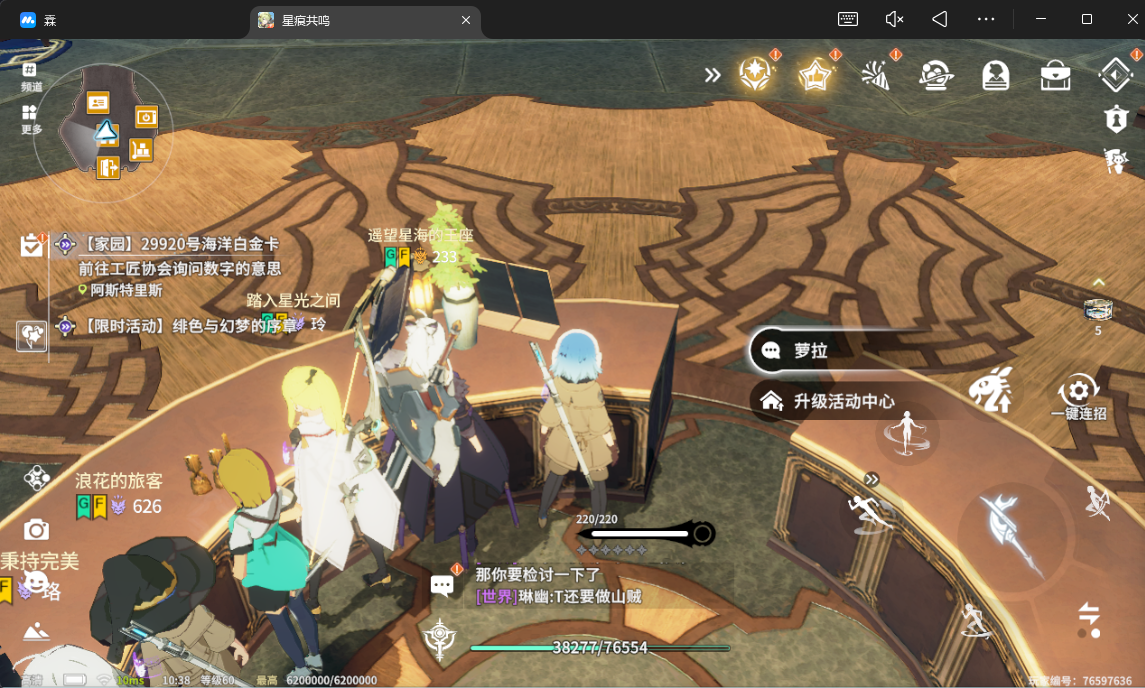
Task: Collapse the top icon bar with the double arrow
Action: pyautogui.click(x=712, y=75)
